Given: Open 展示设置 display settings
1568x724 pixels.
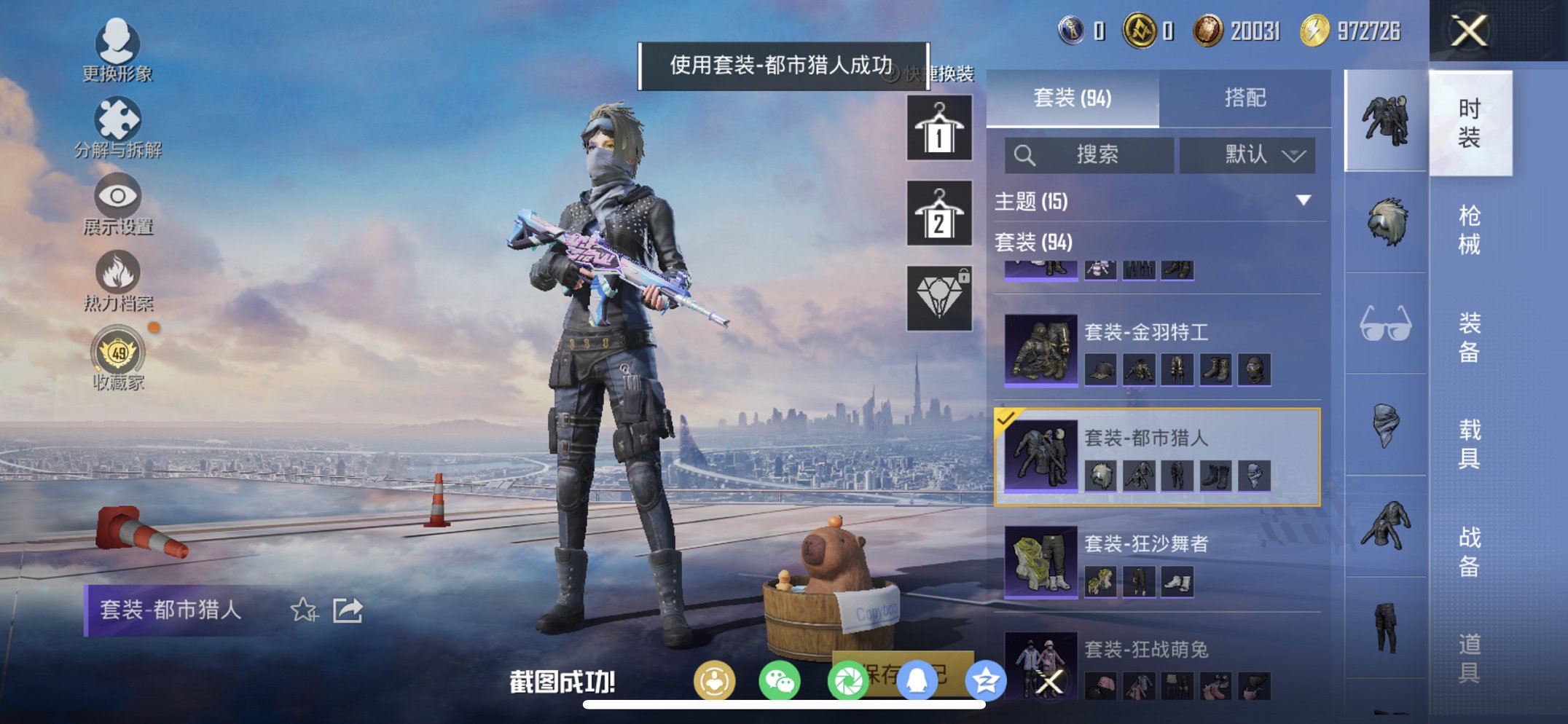Looking at the screenshot, I should pyautogui.click(x=117, y=197).
